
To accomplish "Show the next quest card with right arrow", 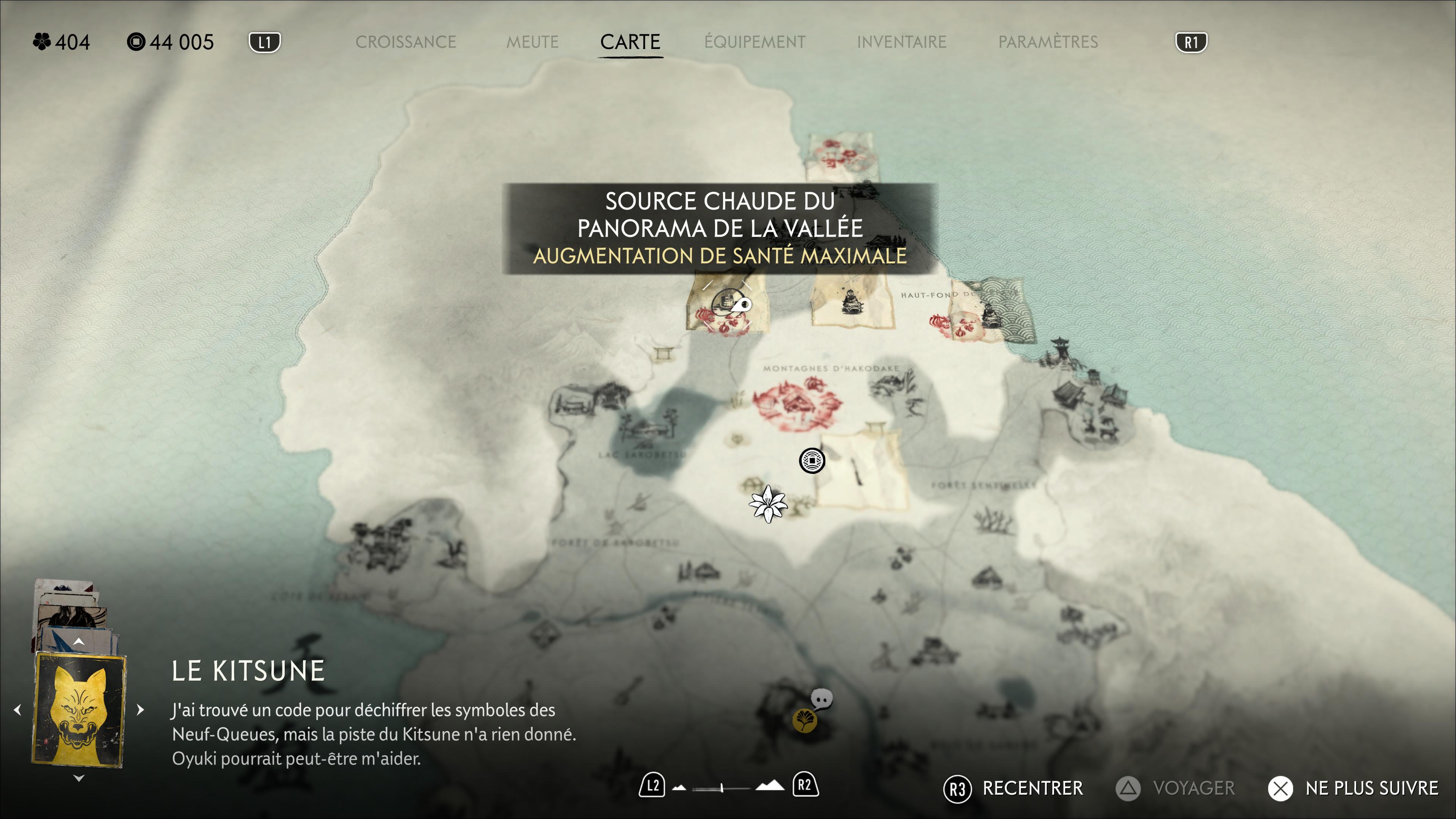I will [141, 709].
